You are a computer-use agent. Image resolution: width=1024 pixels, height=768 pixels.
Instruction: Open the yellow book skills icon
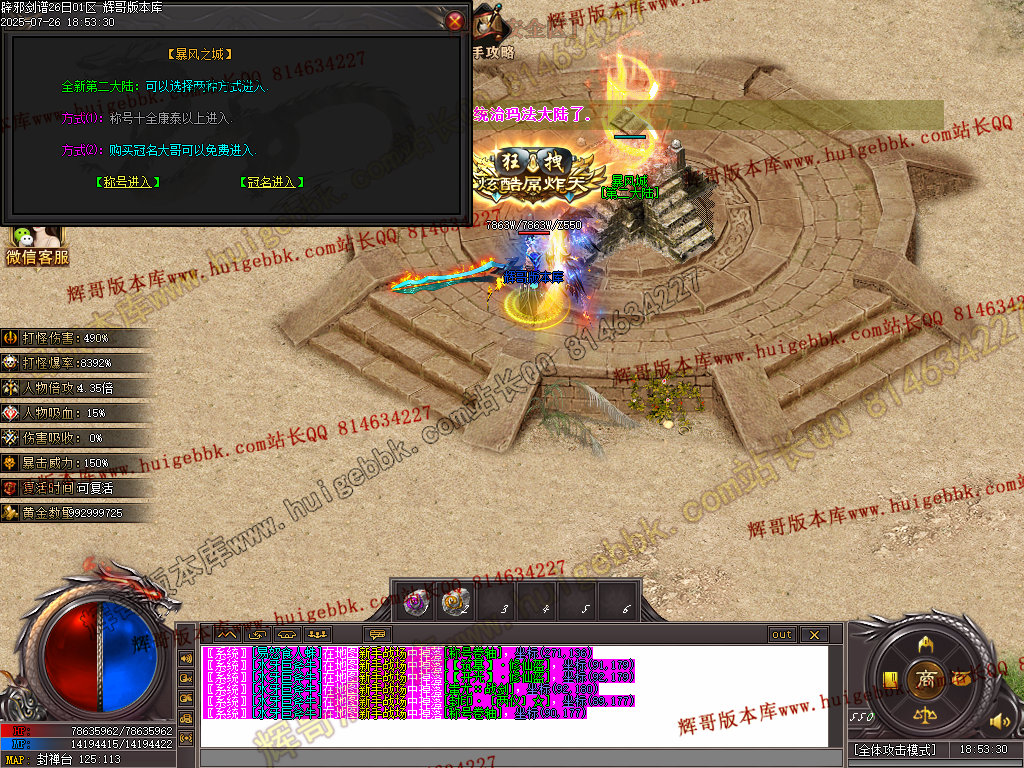pyautogui.click(x=889, y=680)
